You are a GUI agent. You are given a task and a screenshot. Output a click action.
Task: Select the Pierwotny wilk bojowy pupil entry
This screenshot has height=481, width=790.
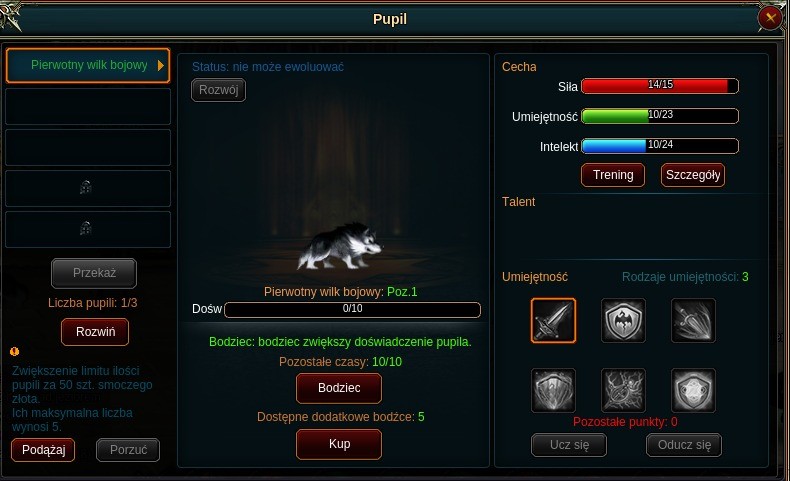pyautogui.click(x=88, y=66)
